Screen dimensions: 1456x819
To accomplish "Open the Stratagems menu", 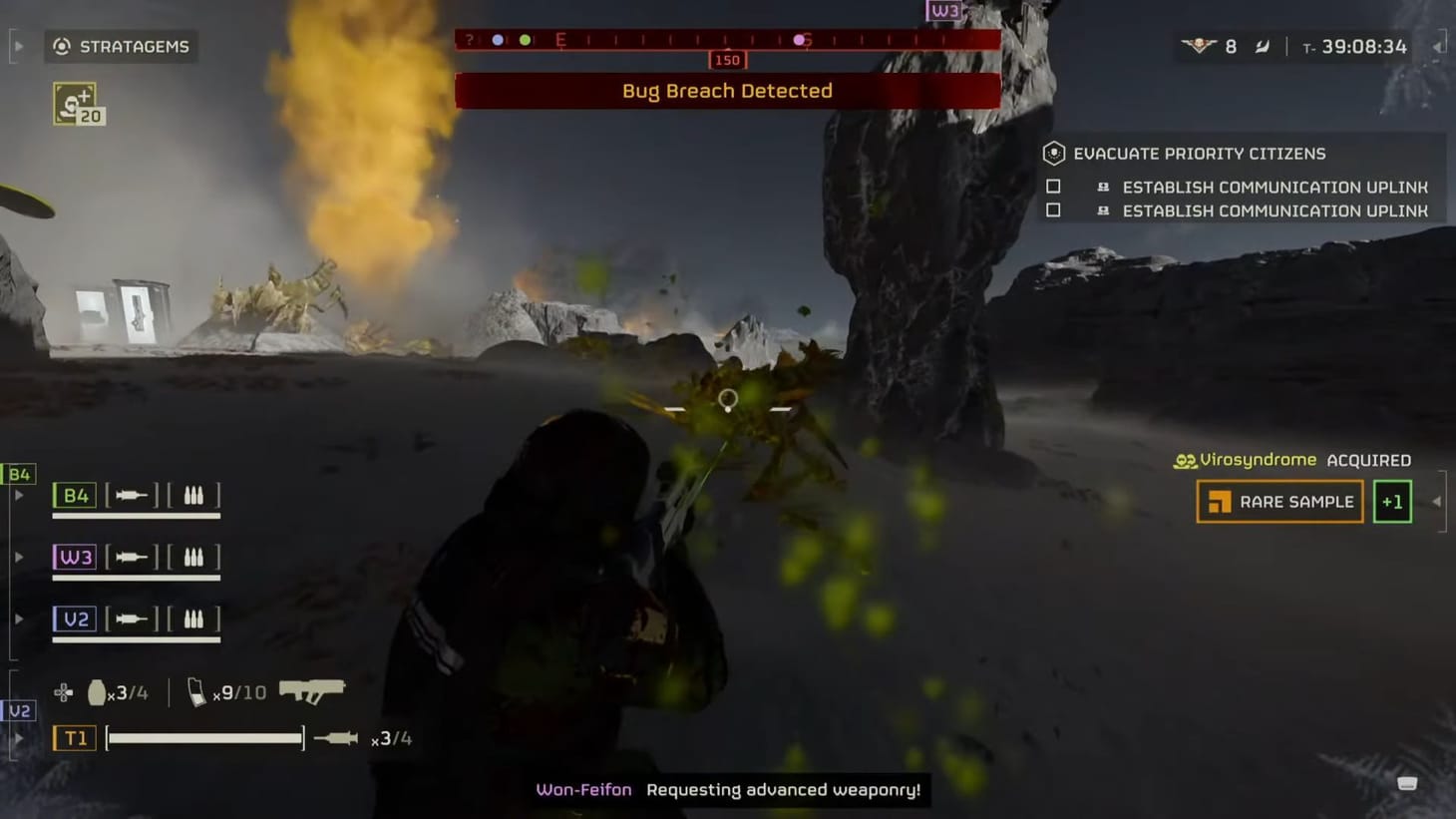I will pyautogui.click(x=122, y=46).
